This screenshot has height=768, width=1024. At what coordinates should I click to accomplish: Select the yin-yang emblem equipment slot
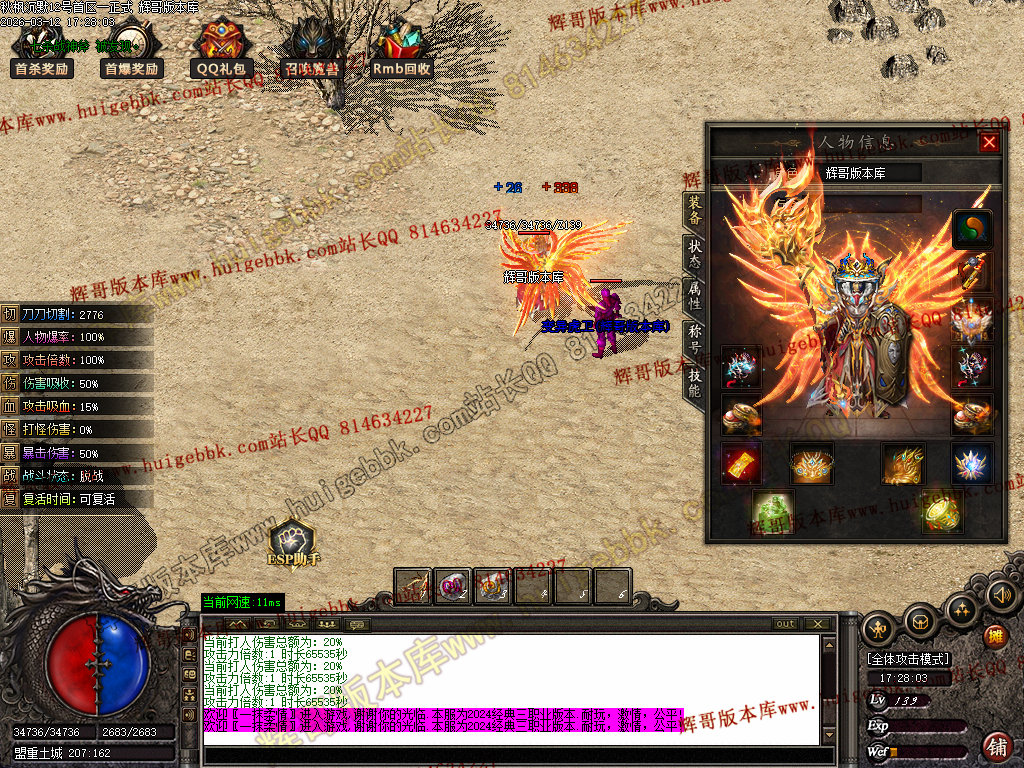pyautogui.click(x=972, y=229)
